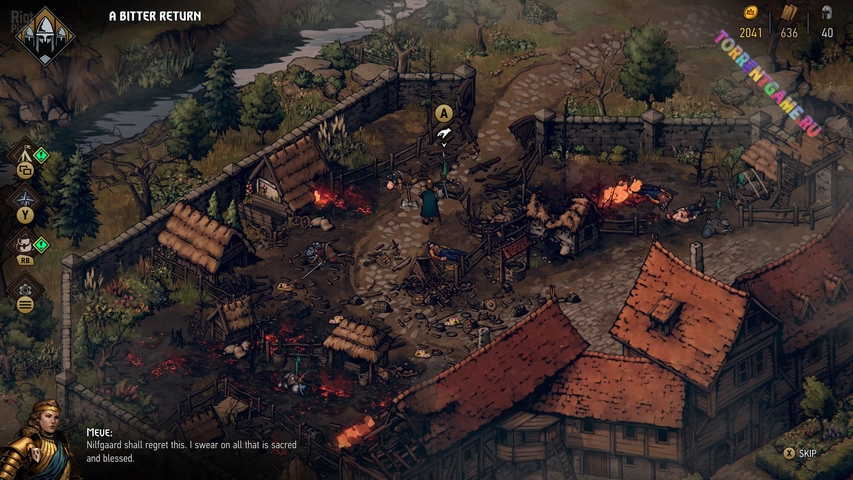Open the gear game menu icon
Viewport: 853px width, 480px height.
coord(25,290)
